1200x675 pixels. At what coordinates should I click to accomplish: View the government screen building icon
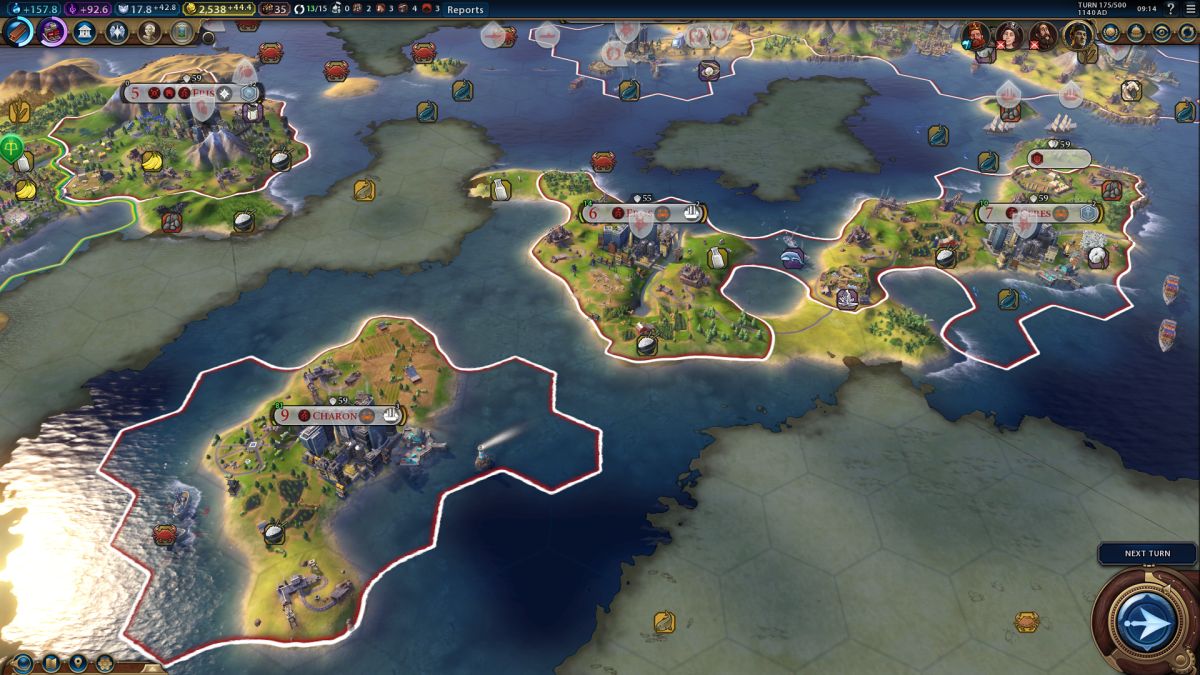click(85, 32)
